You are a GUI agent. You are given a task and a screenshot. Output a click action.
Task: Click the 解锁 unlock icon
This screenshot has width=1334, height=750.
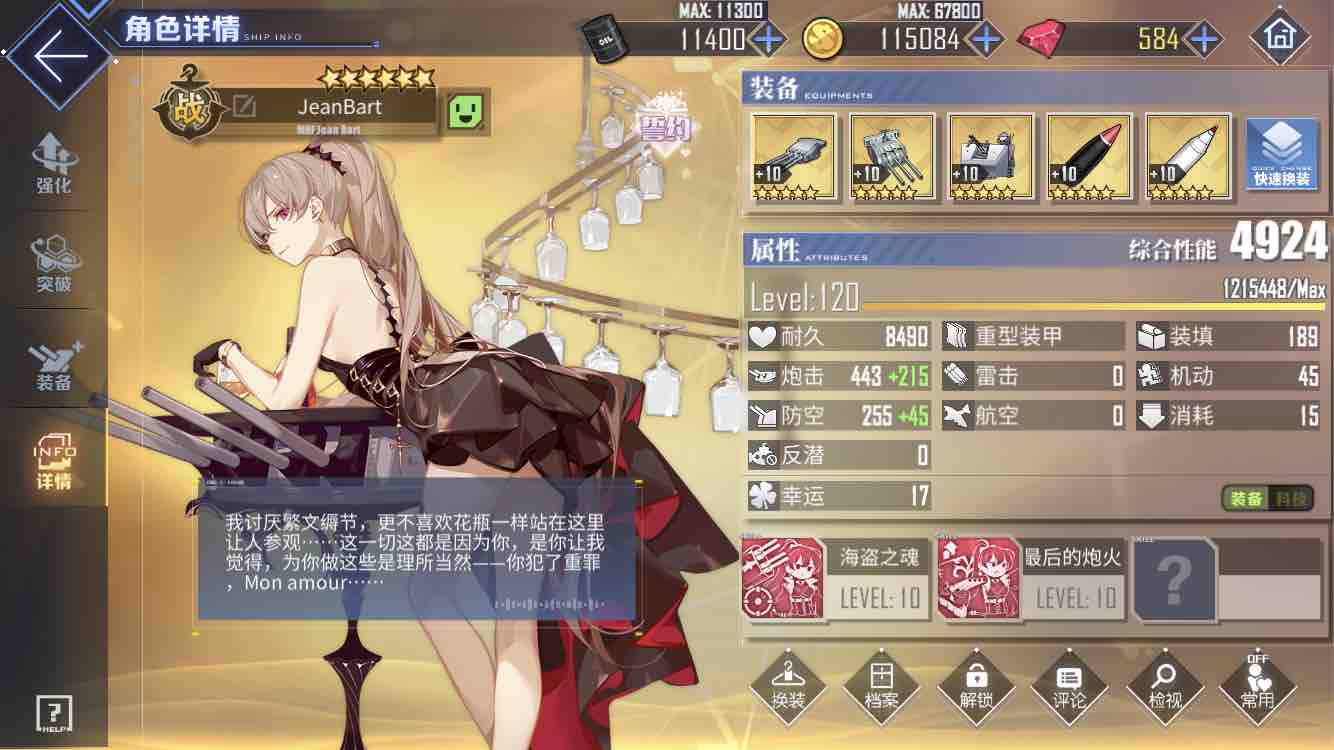975,687
